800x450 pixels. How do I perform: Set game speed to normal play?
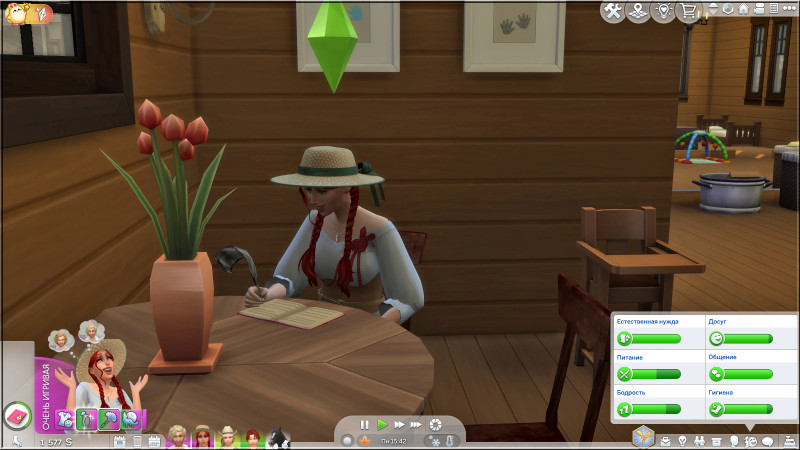pyautogui.click(x=382, y=425)
